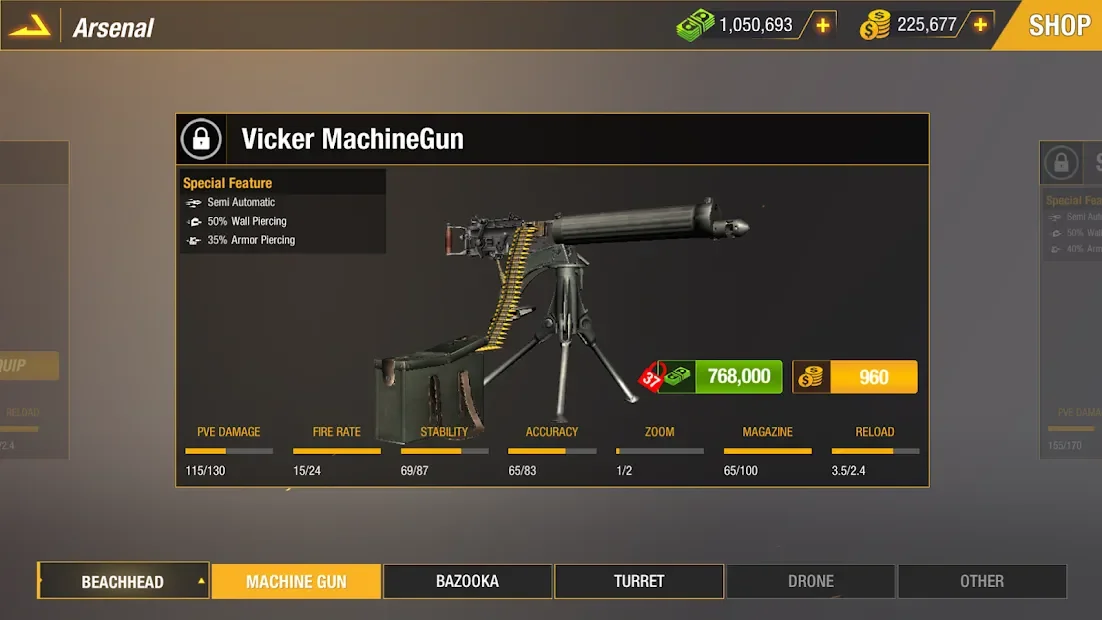Buy Vicker MachineGun for 768,000 cash
Image resolution: width=1102 pixels, height=620 pixels.
(x=721, y=377)
